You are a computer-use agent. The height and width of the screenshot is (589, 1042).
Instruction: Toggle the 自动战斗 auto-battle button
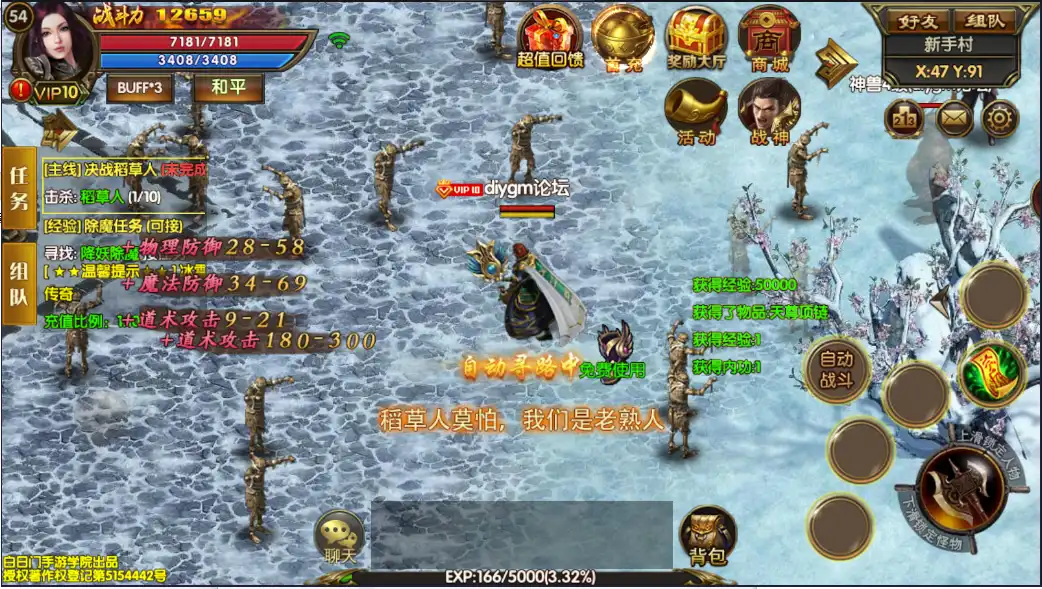(x=838, y=367)
